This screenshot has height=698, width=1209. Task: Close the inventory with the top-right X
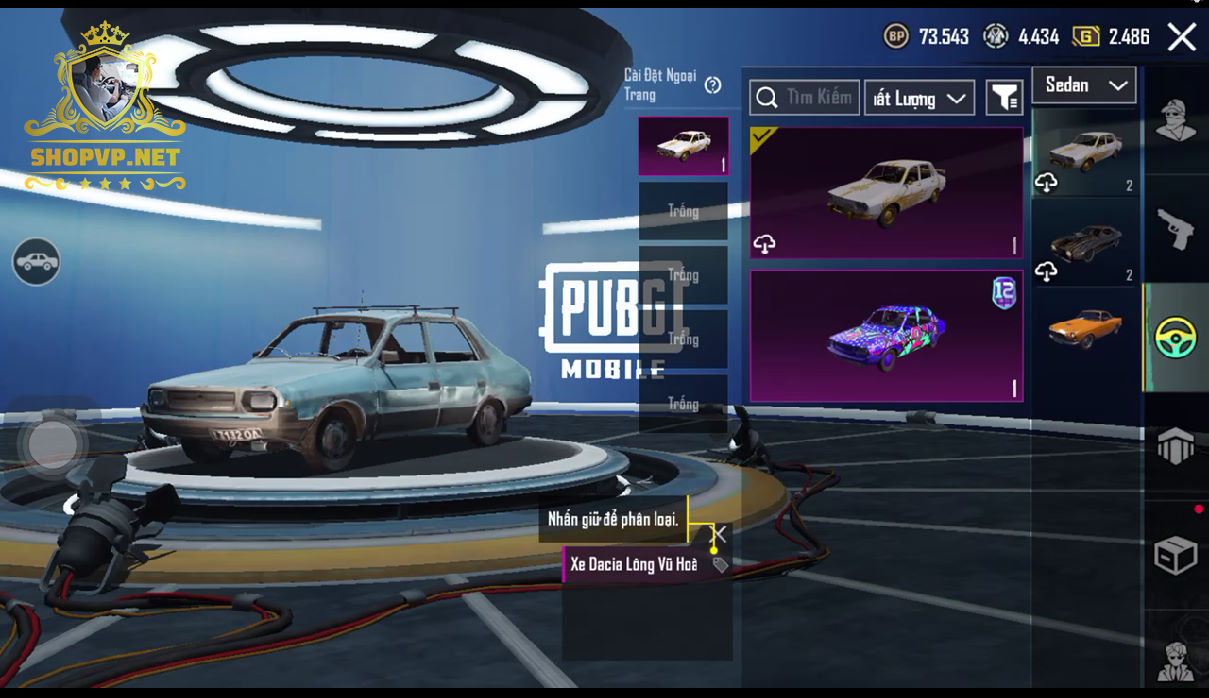point(1181,38)
